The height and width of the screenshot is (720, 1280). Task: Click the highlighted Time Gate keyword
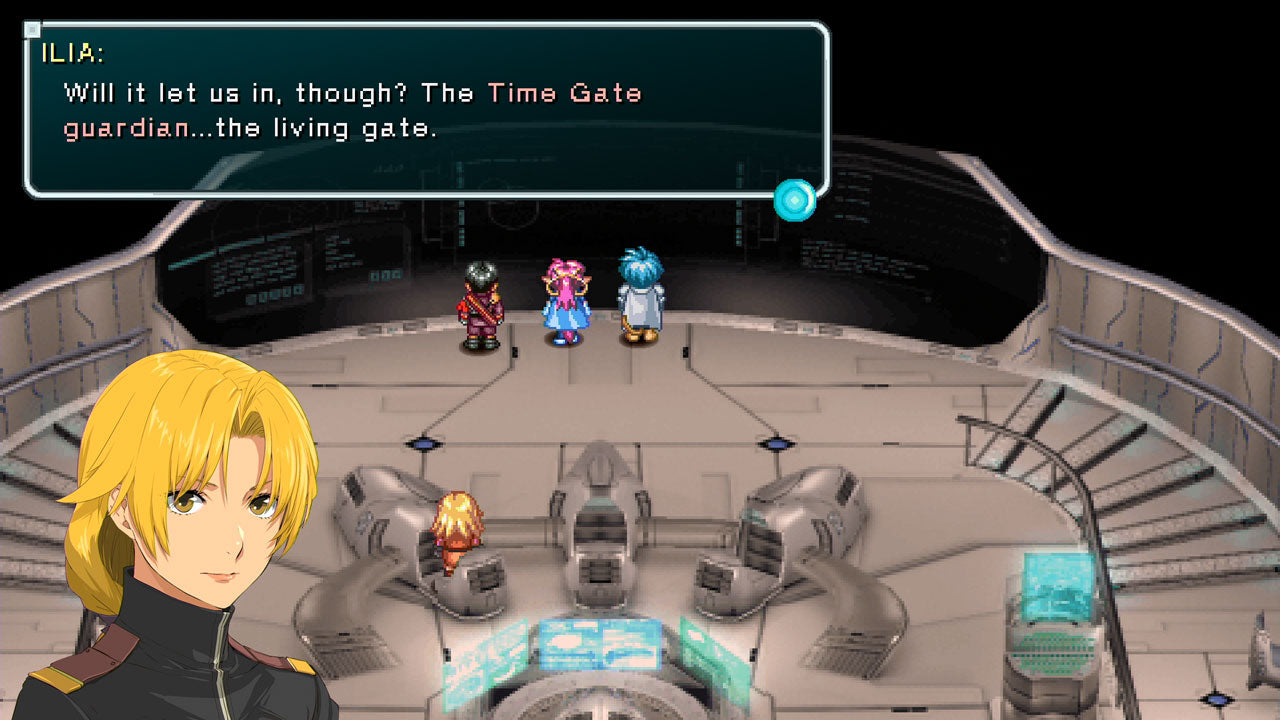(562, 93)
